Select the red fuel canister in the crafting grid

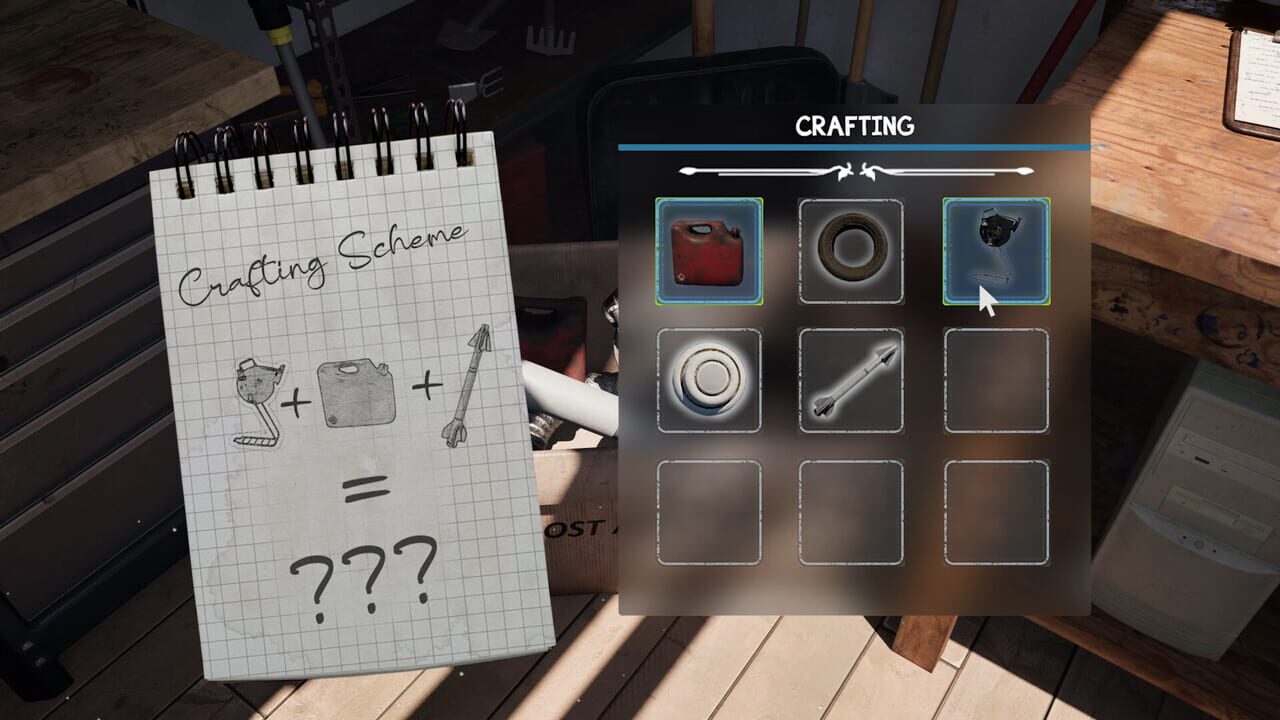tap(710, 251)
